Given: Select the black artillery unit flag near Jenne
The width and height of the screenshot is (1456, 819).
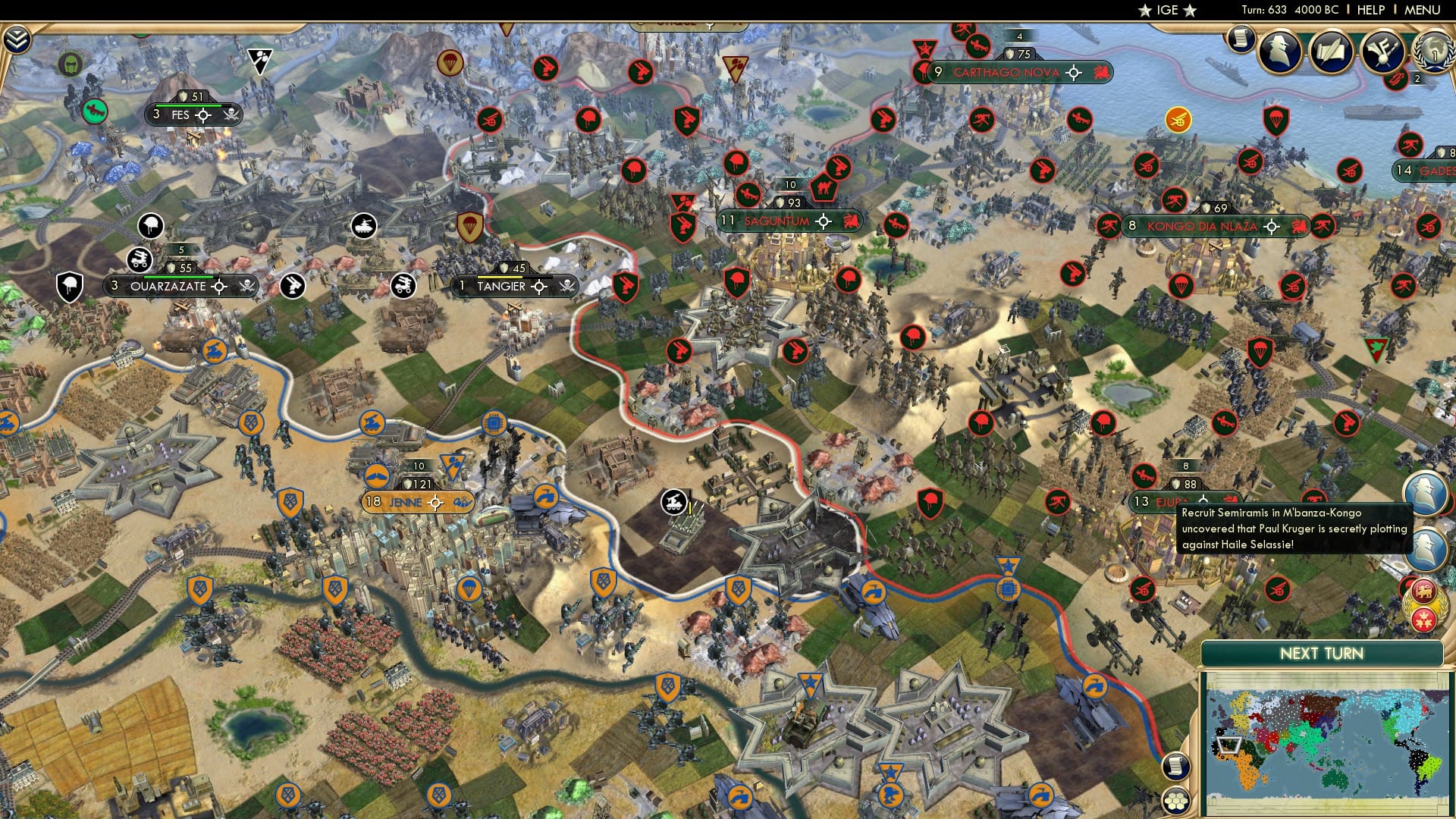Looking at the screenshot, I should click(673, 503).
